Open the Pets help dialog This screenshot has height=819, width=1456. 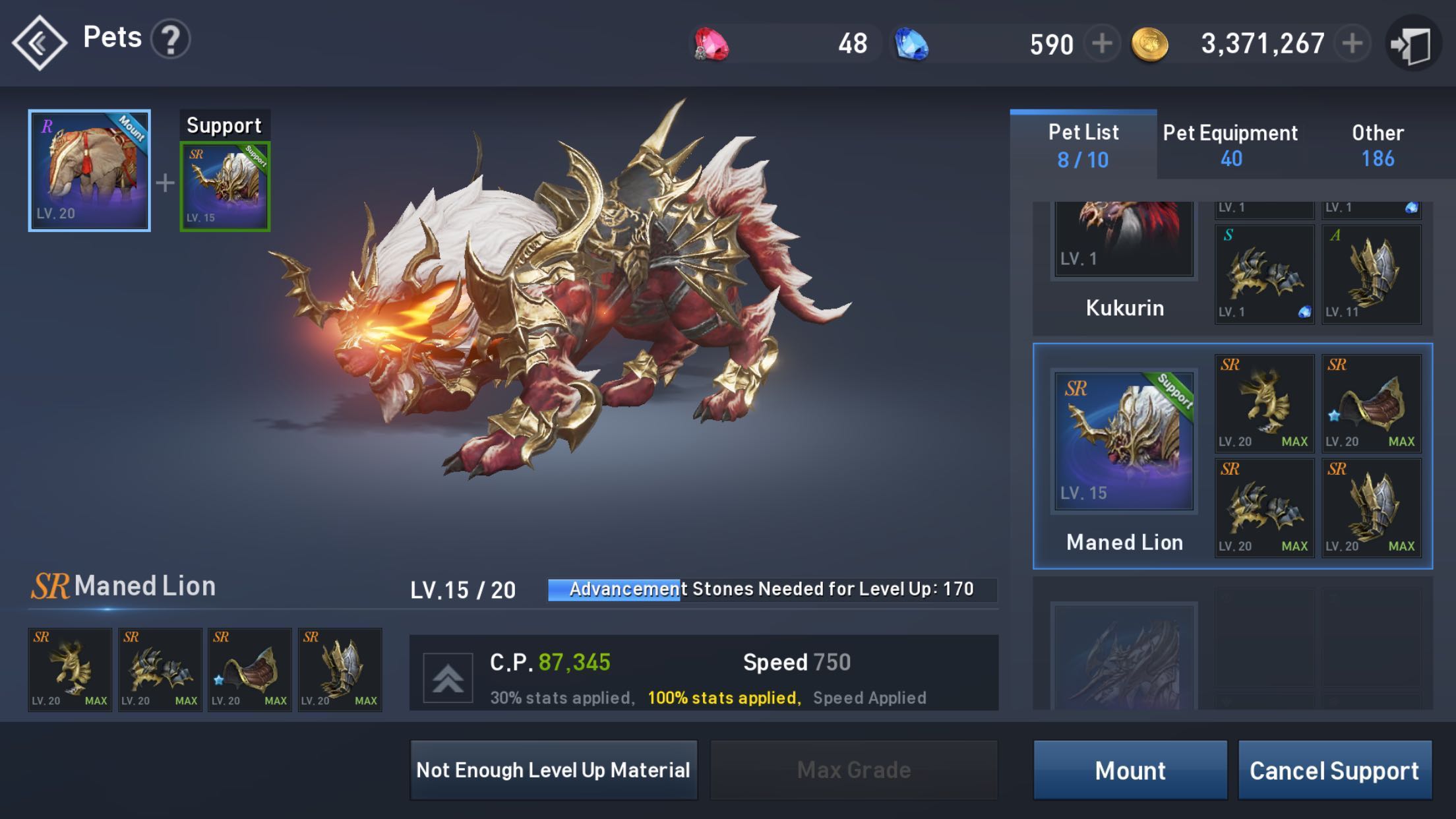pyautogui.click(x=171, y=38)
